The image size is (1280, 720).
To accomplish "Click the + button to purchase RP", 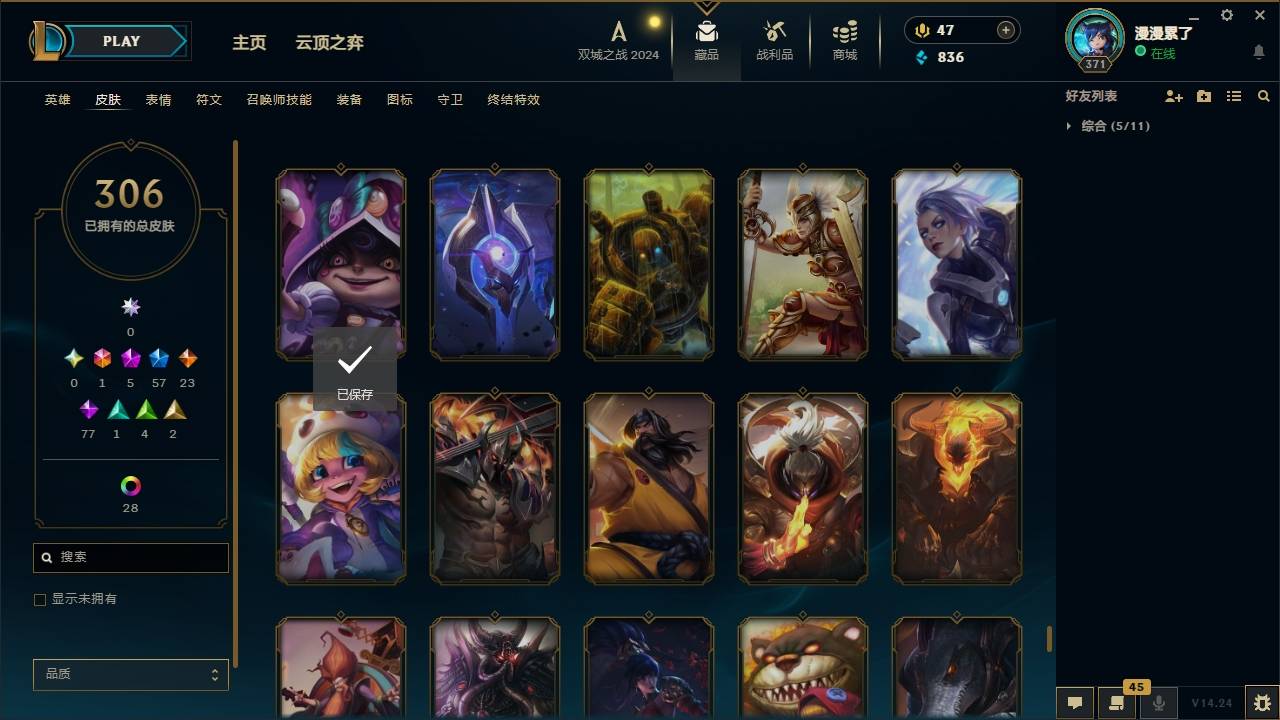I will [x=1004, y=30].
